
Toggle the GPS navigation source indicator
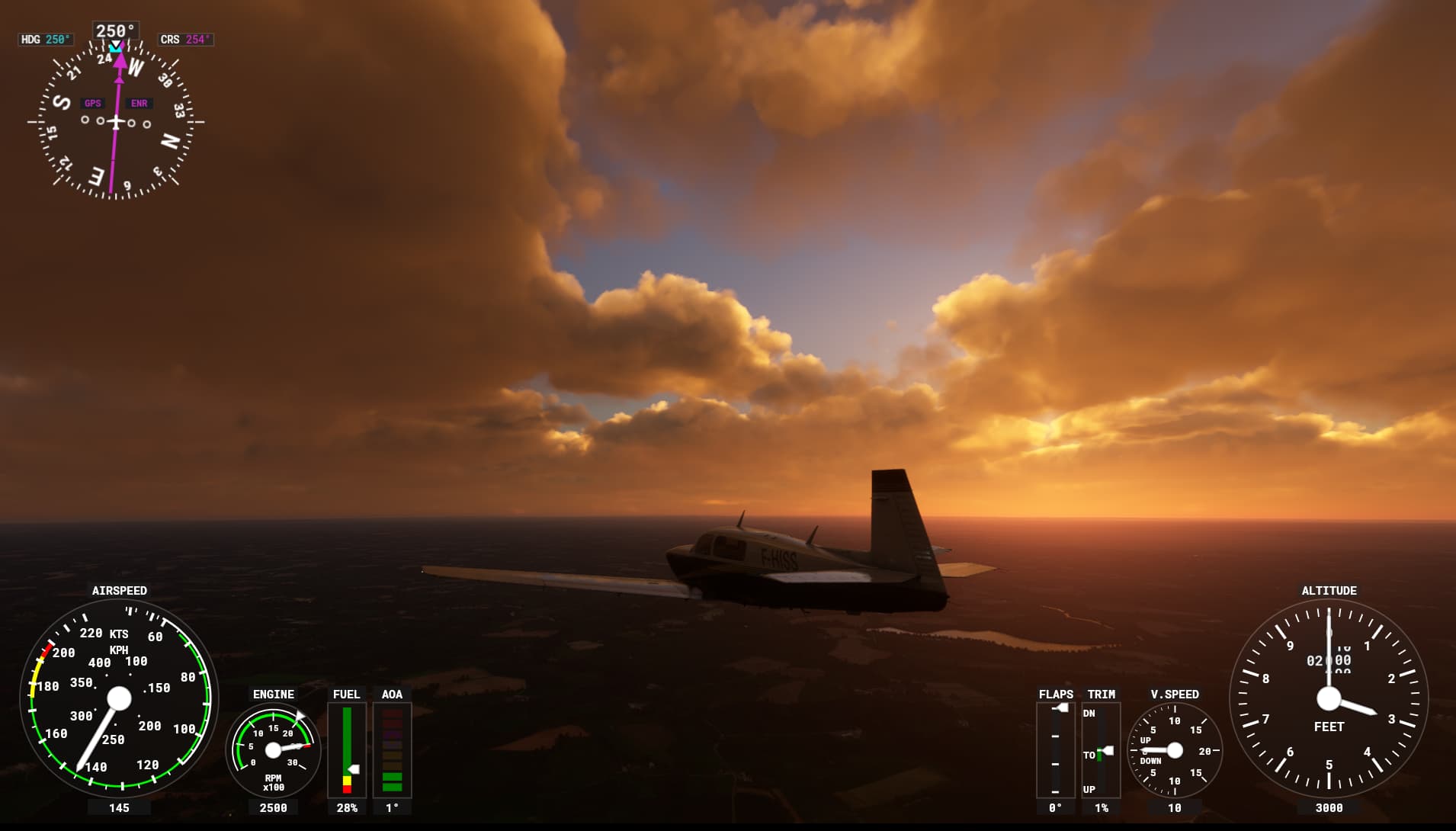coord(93,102)
